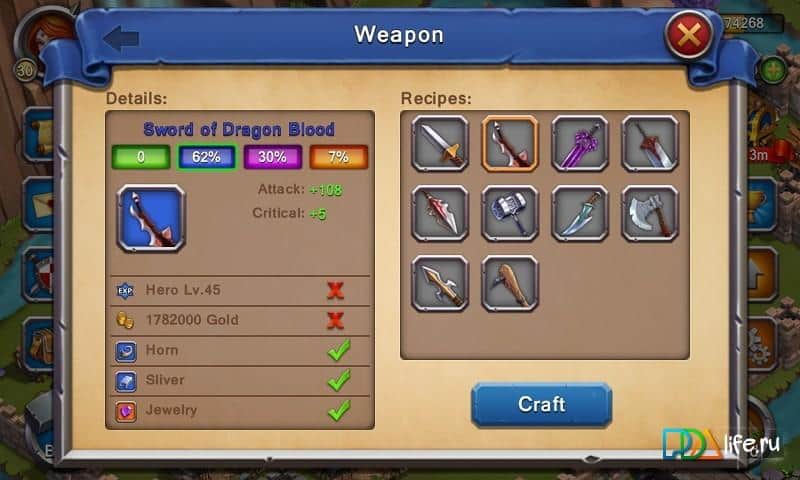Tap the Horn material row

pyautogui.click(x=238, y=350)
